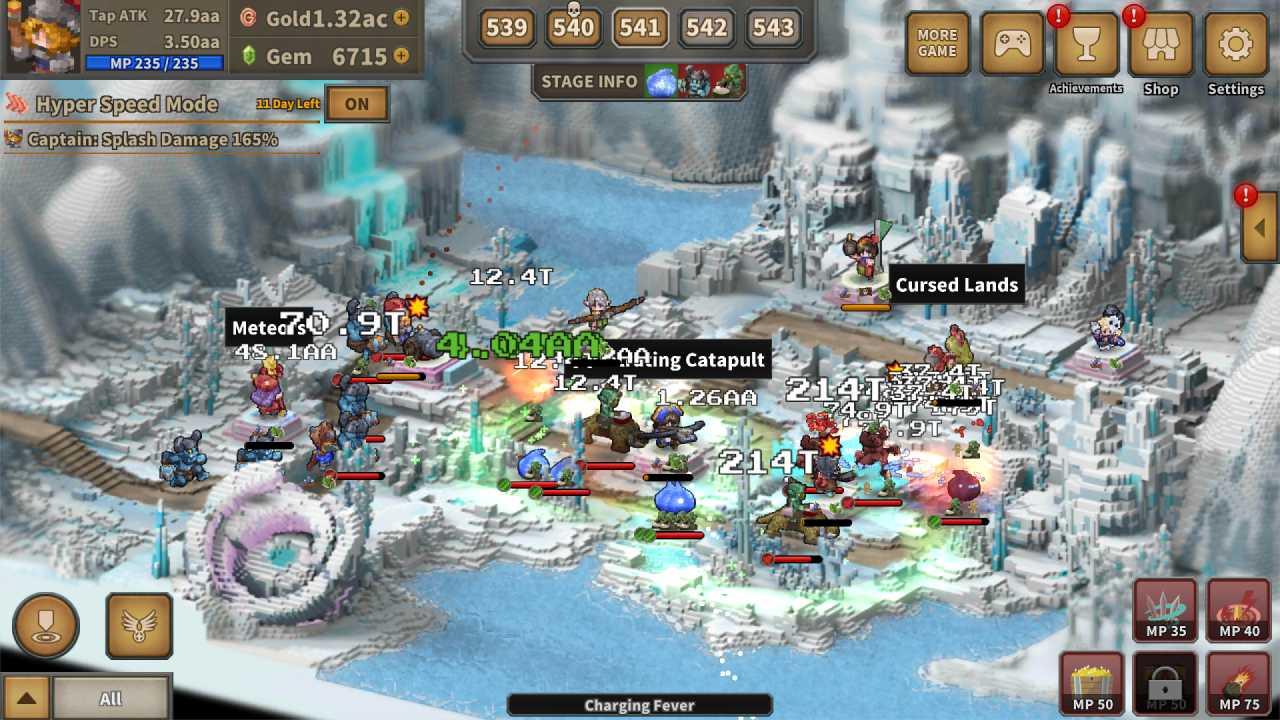Screen dimensions: 1280x720
Task: Use the MP 50 gold chest skill
Action: (x=1090, y=684)
